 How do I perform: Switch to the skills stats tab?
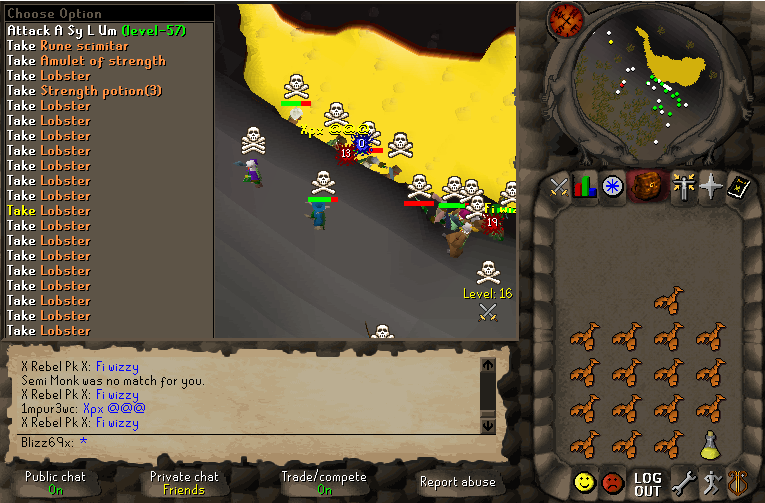[x=585, y=186]
